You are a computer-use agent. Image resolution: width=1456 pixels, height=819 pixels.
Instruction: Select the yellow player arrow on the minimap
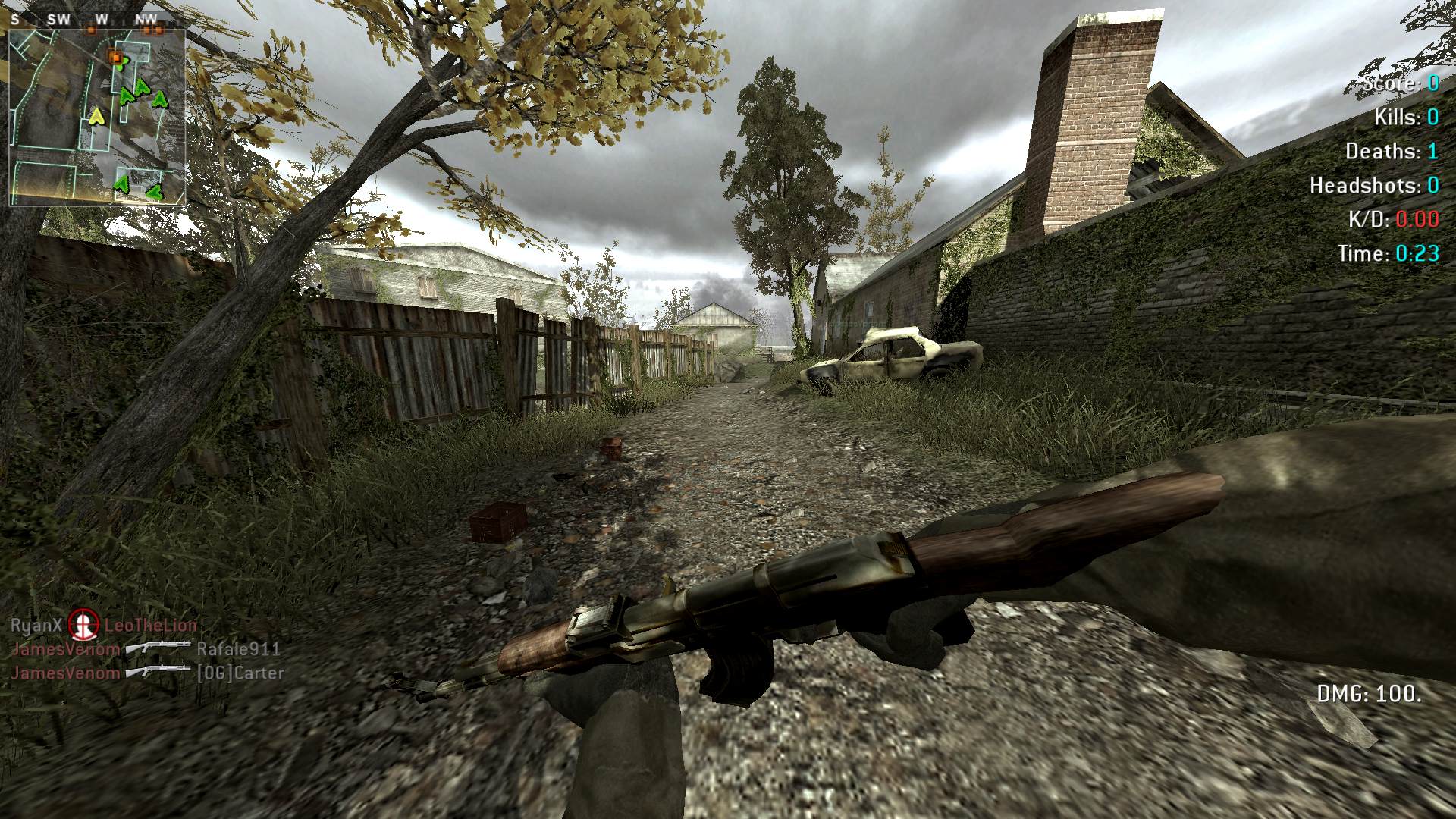[96, 116]
